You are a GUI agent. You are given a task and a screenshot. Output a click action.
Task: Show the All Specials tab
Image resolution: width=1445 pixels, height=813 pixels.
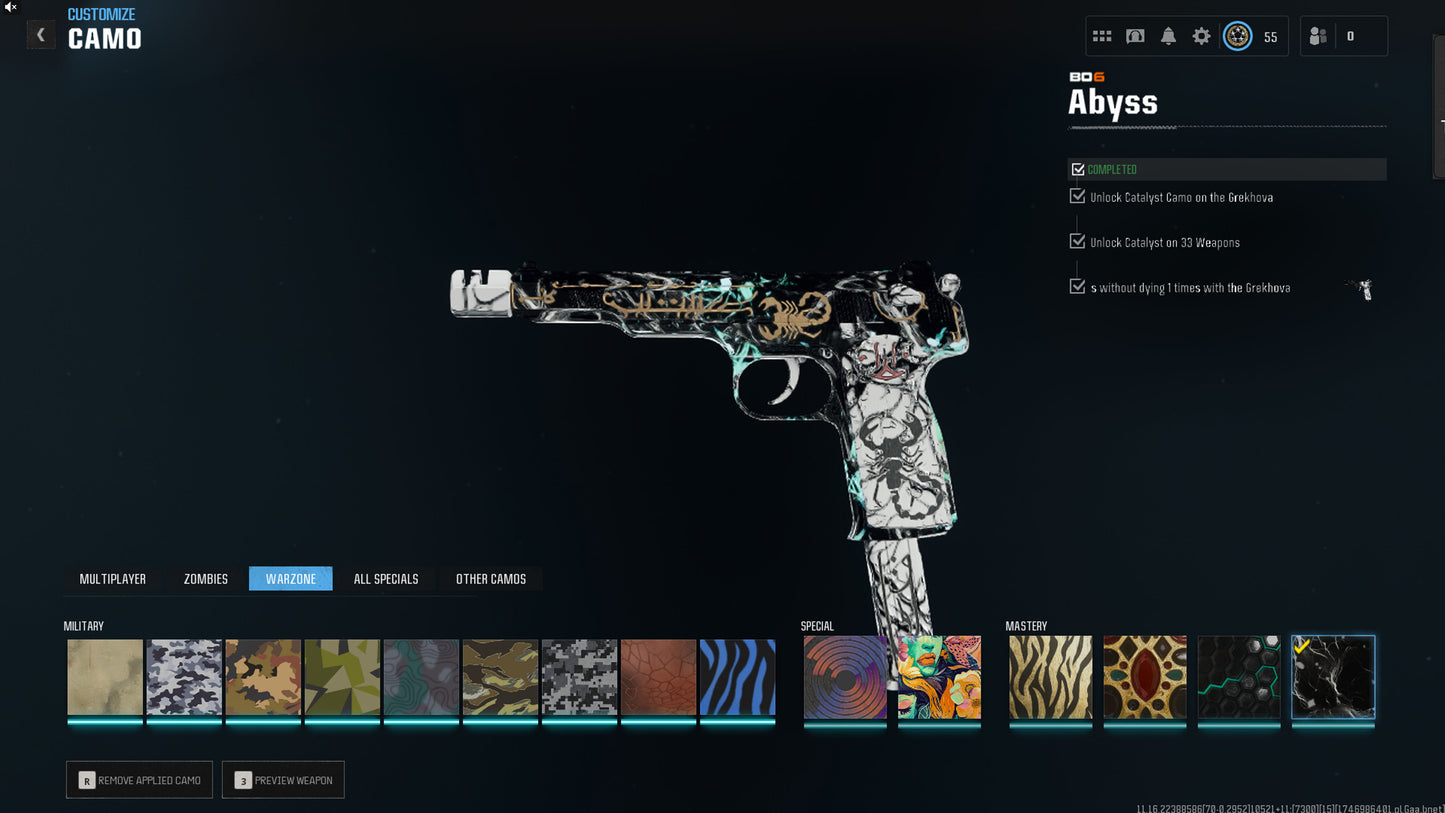(x=386, y=579)
